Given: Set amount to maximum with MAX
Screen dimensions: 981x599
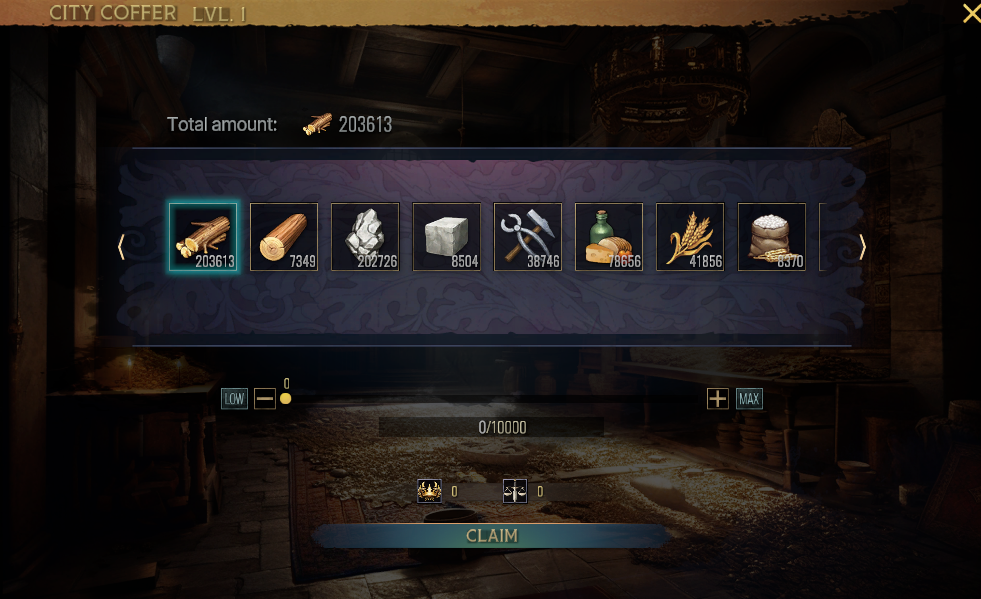Looking at the screenshot, I should click(749, 399).
